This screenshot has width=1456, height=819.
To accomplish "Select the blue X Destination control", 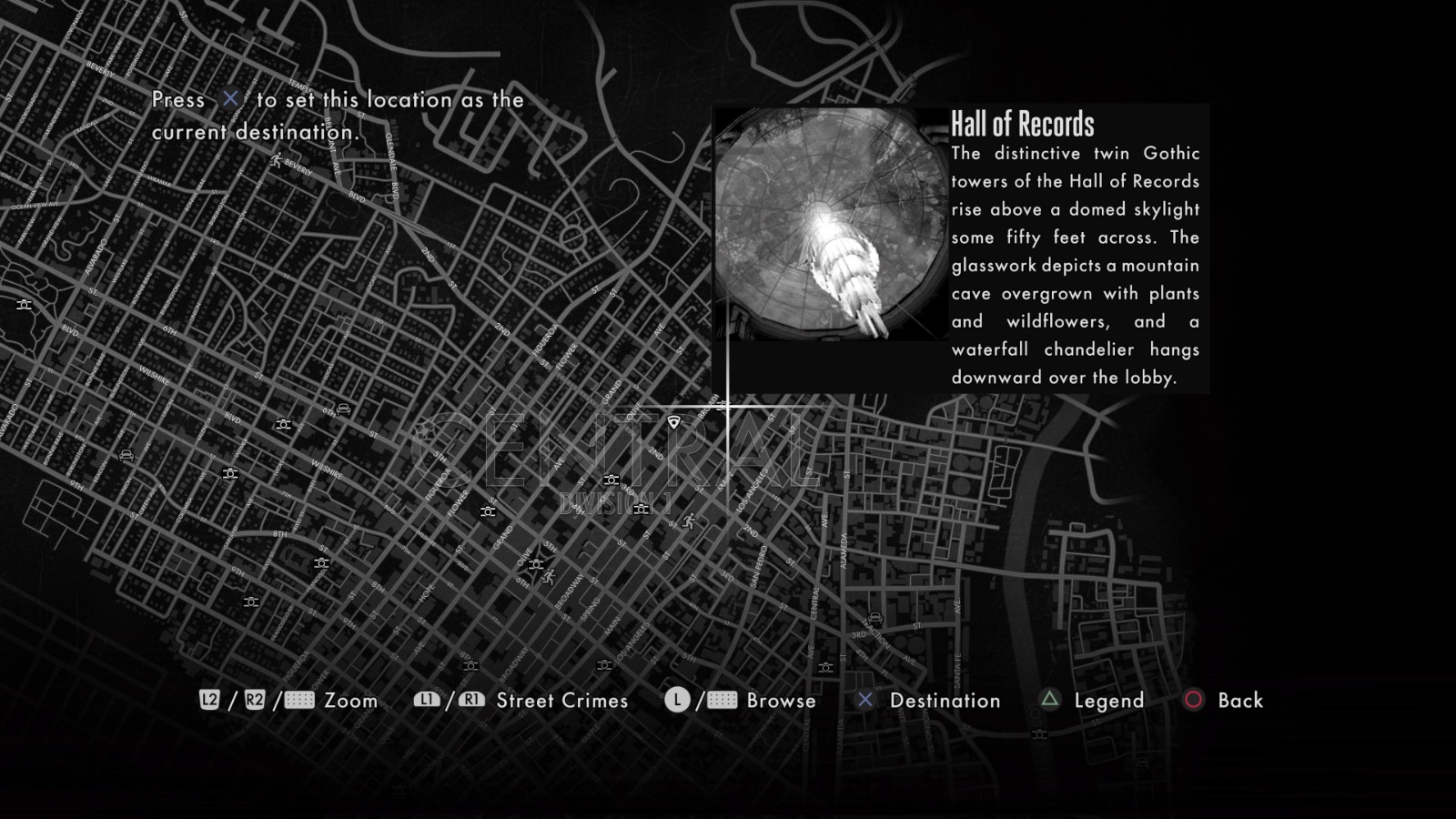I will 864,701.
